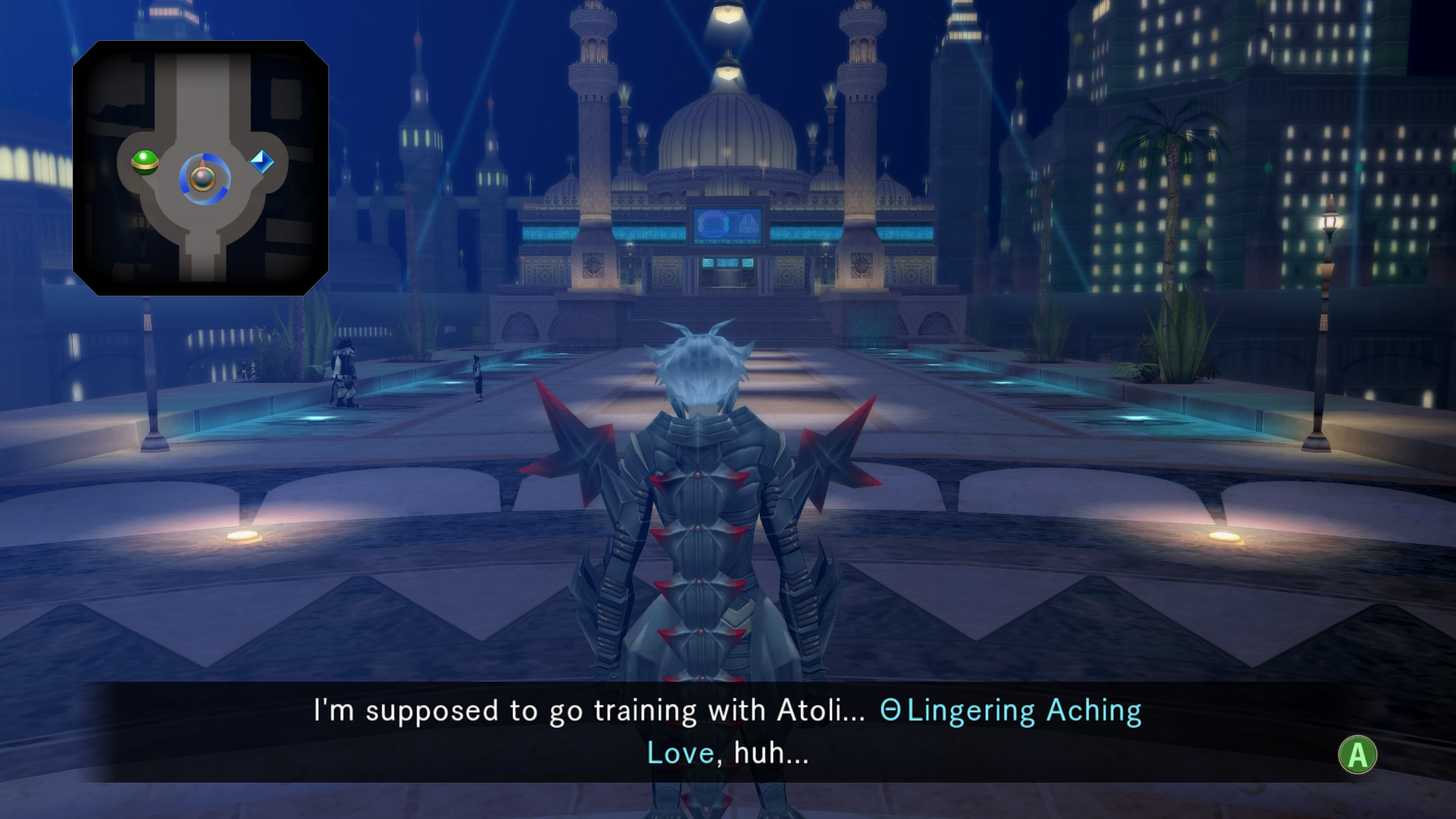This screenshot has height=819, width=1456.
Task: Click the player position marker on minimap
Action: [x=203, y=179]
